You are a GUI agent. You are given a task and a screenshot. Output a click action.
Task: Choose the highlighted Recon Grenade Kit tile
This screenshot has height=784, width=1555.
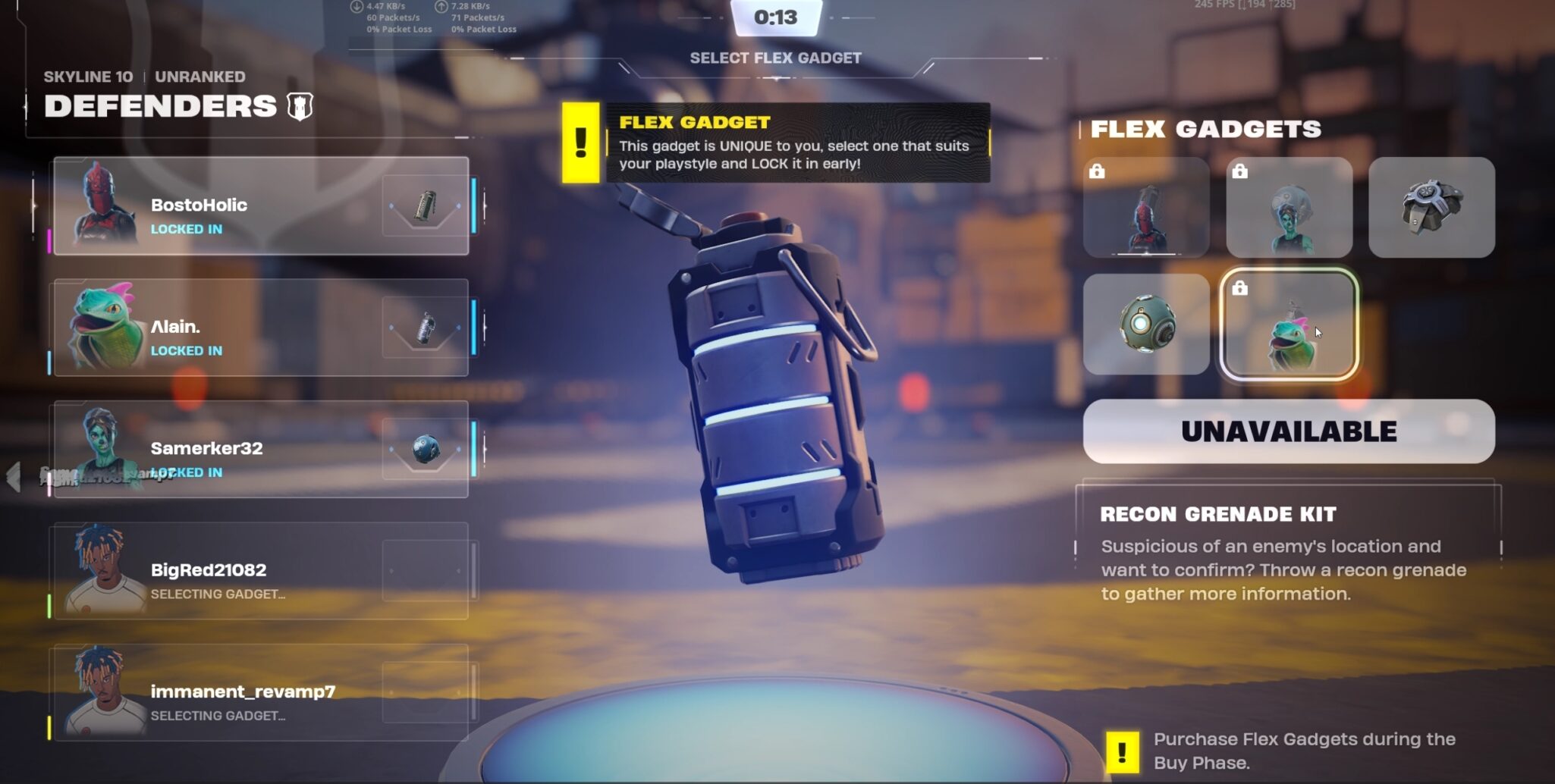pyautogui.click(x=1289, y=325)
